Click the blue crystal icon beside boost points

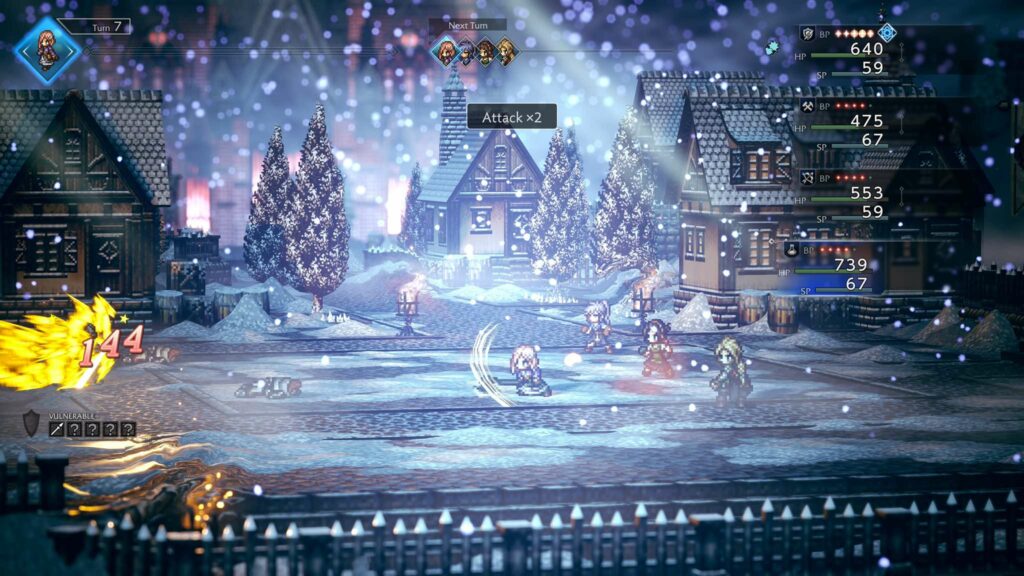(x=886, y=32)
